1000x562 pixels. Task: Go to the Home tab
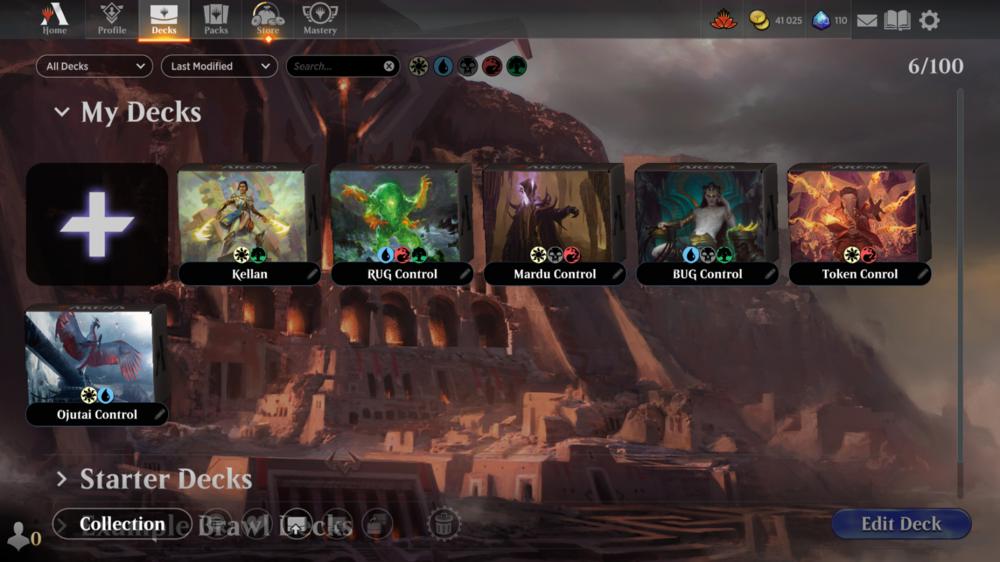(54, 19)
